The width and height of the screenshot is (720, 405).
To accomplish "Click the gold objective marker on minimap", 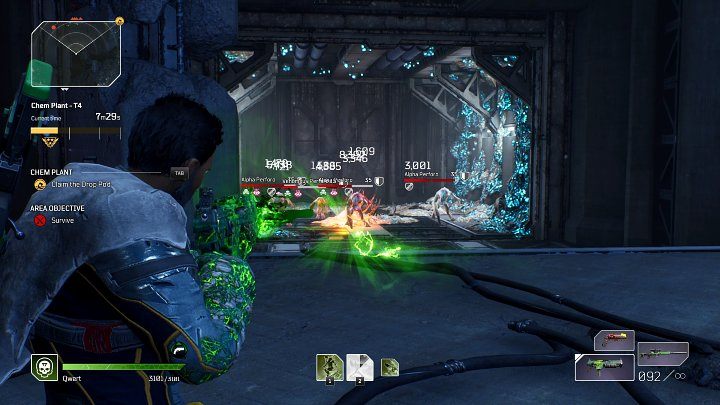I will pos(118,19).
